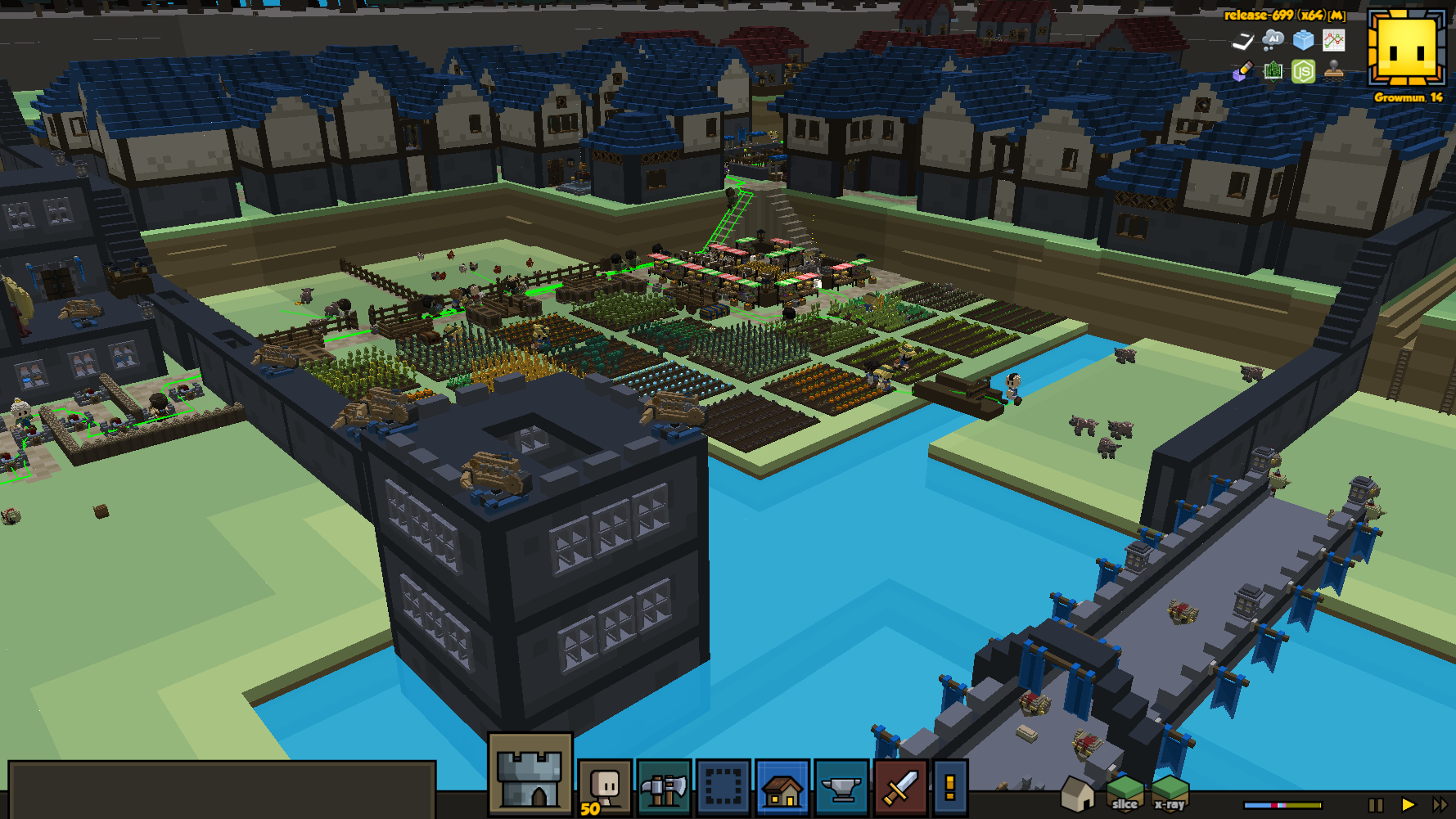This screenshot has height=819, width=1456.
Task: Pause the game speed
Action: tap(1376, 805)
